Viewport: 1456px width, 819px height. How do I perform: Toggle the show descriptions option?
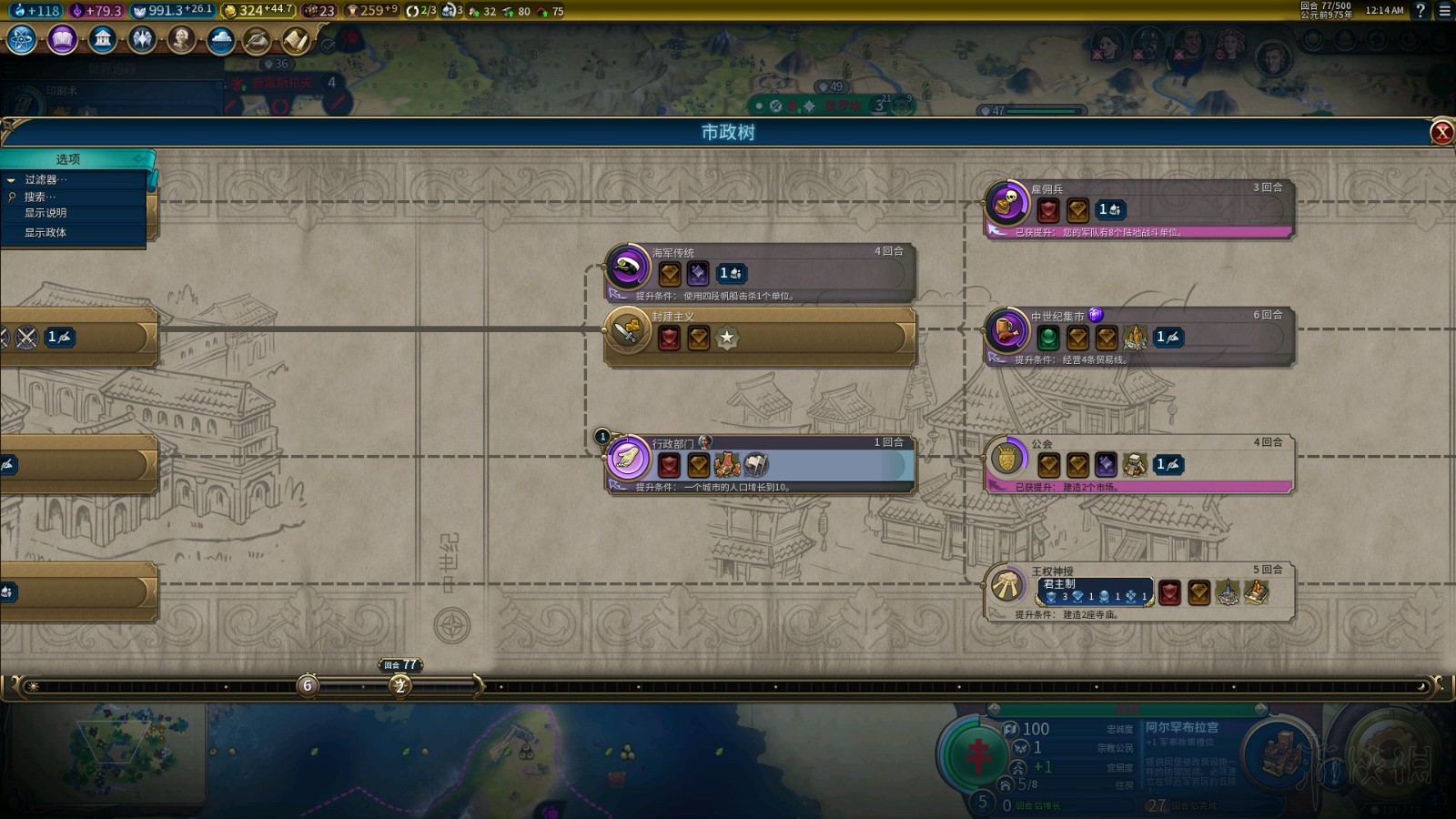pyautogui.click(x=45, y=213)
